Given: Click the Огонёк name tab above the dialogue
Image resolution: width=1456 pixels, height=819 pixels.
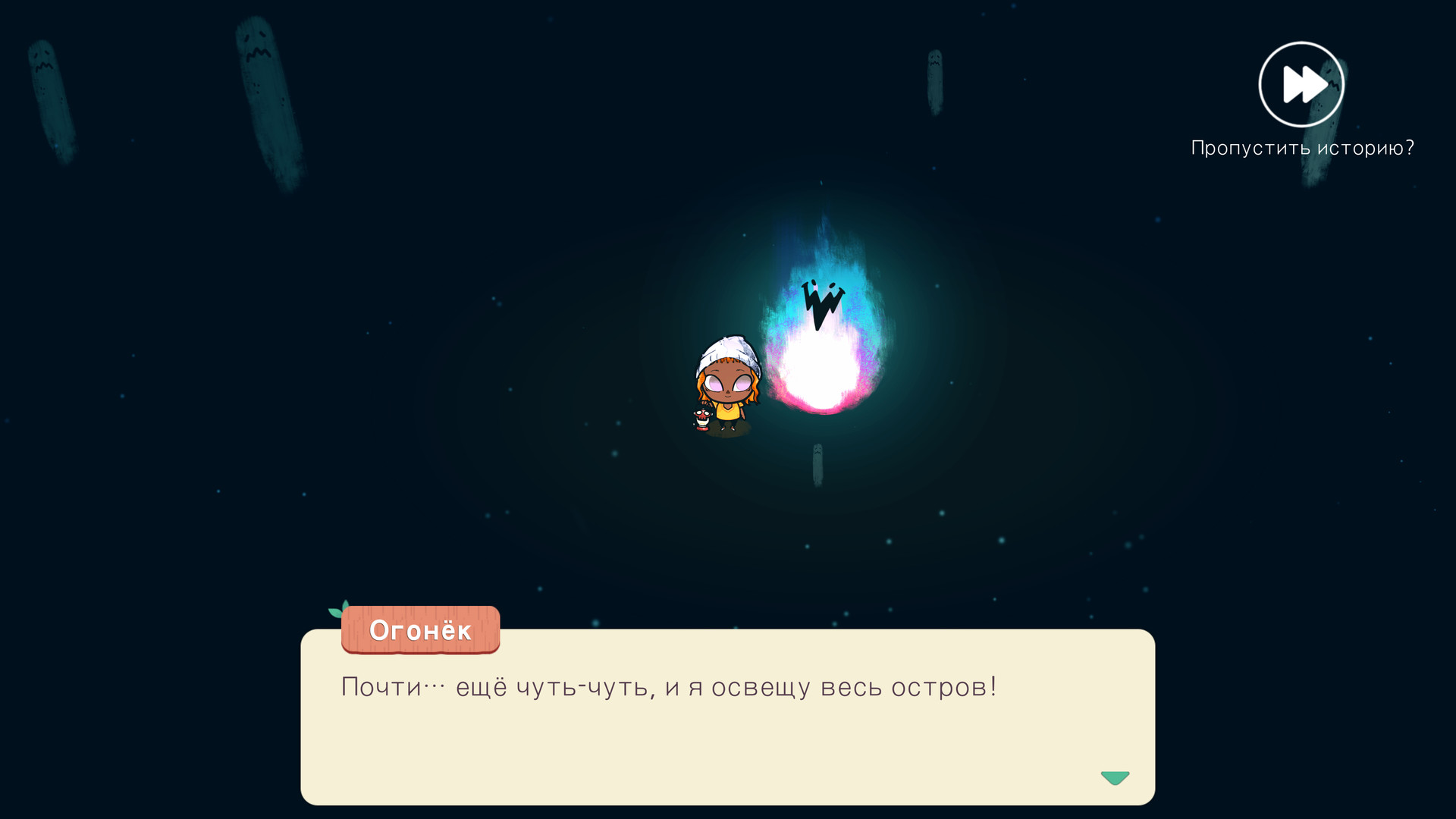Looking at the screenshot, I should click(x=420, y=630).
